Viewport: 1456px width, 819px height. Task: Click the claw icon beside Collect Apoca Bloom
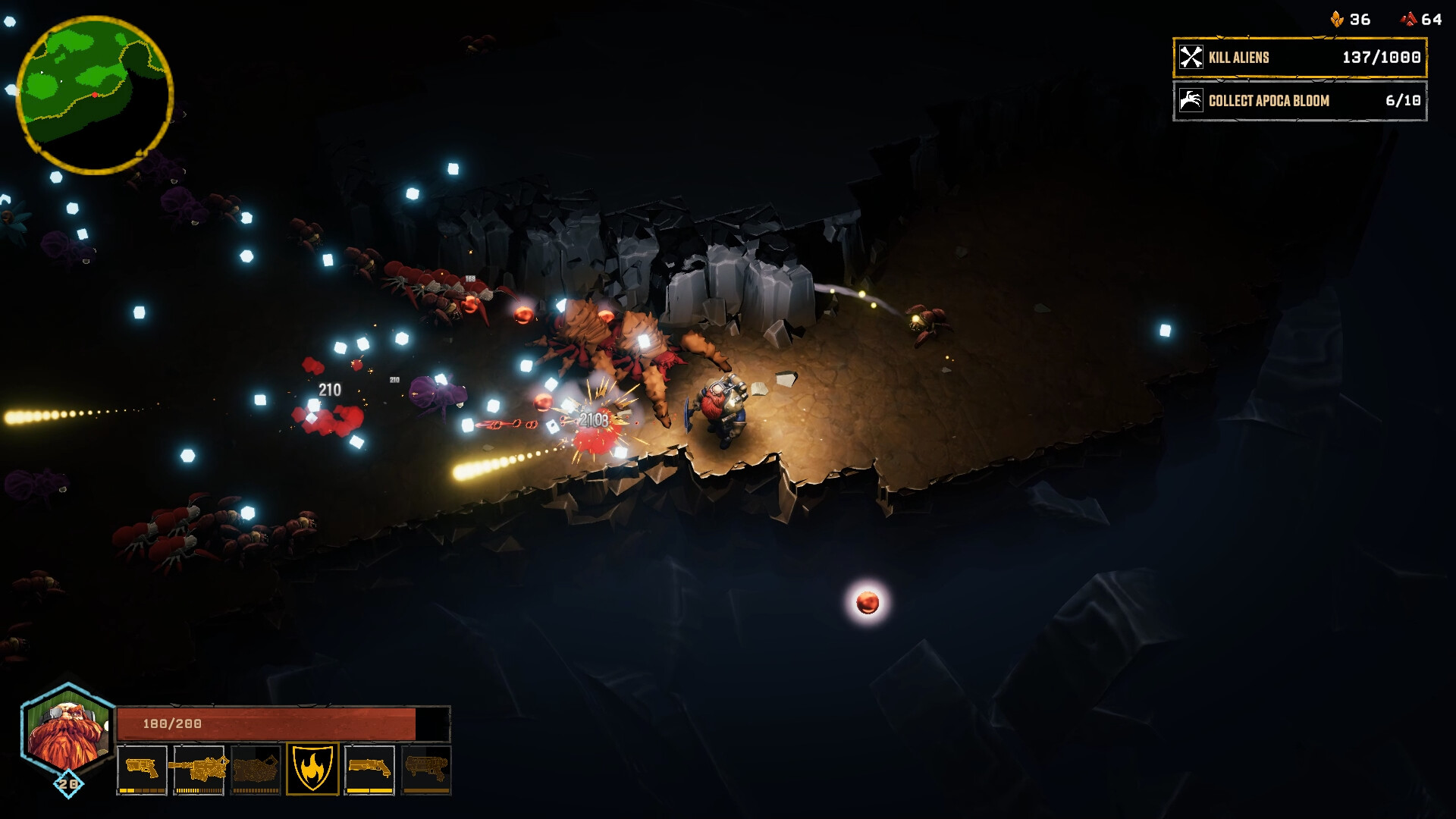1192,100
